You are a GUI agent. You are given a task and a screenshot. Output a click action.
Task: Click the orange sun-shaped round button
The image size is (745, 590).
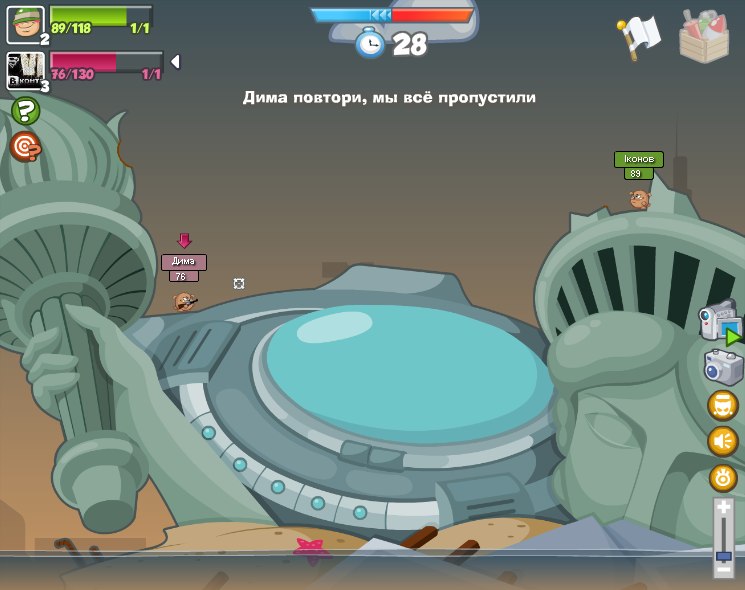(x=722, y=477)
